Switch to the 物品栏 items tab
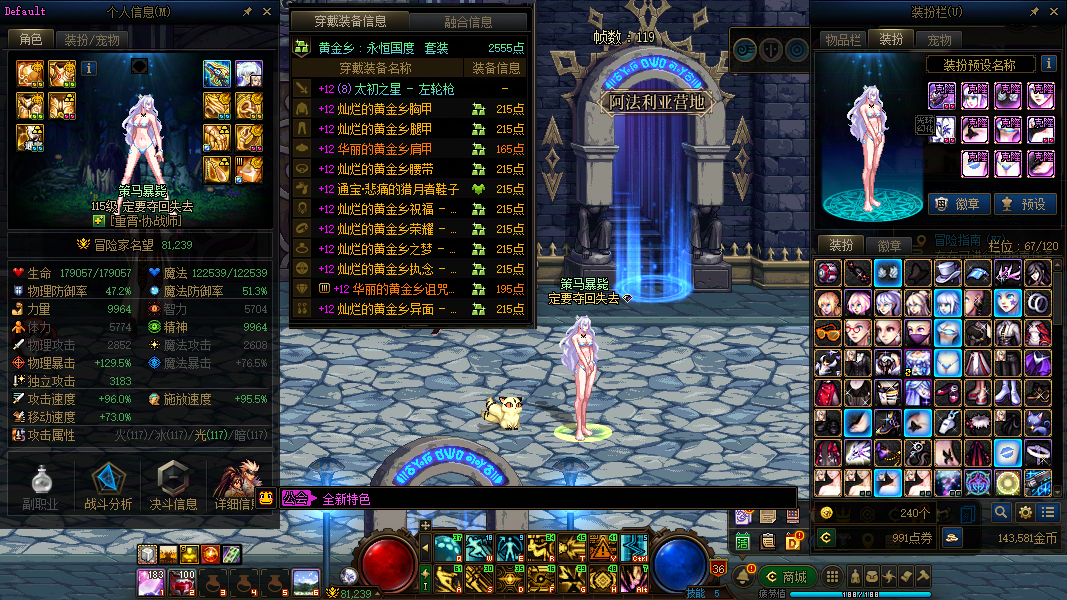The height and width of the screenshot is (600, 1067). pyautogui.click(x=842, y=40)
